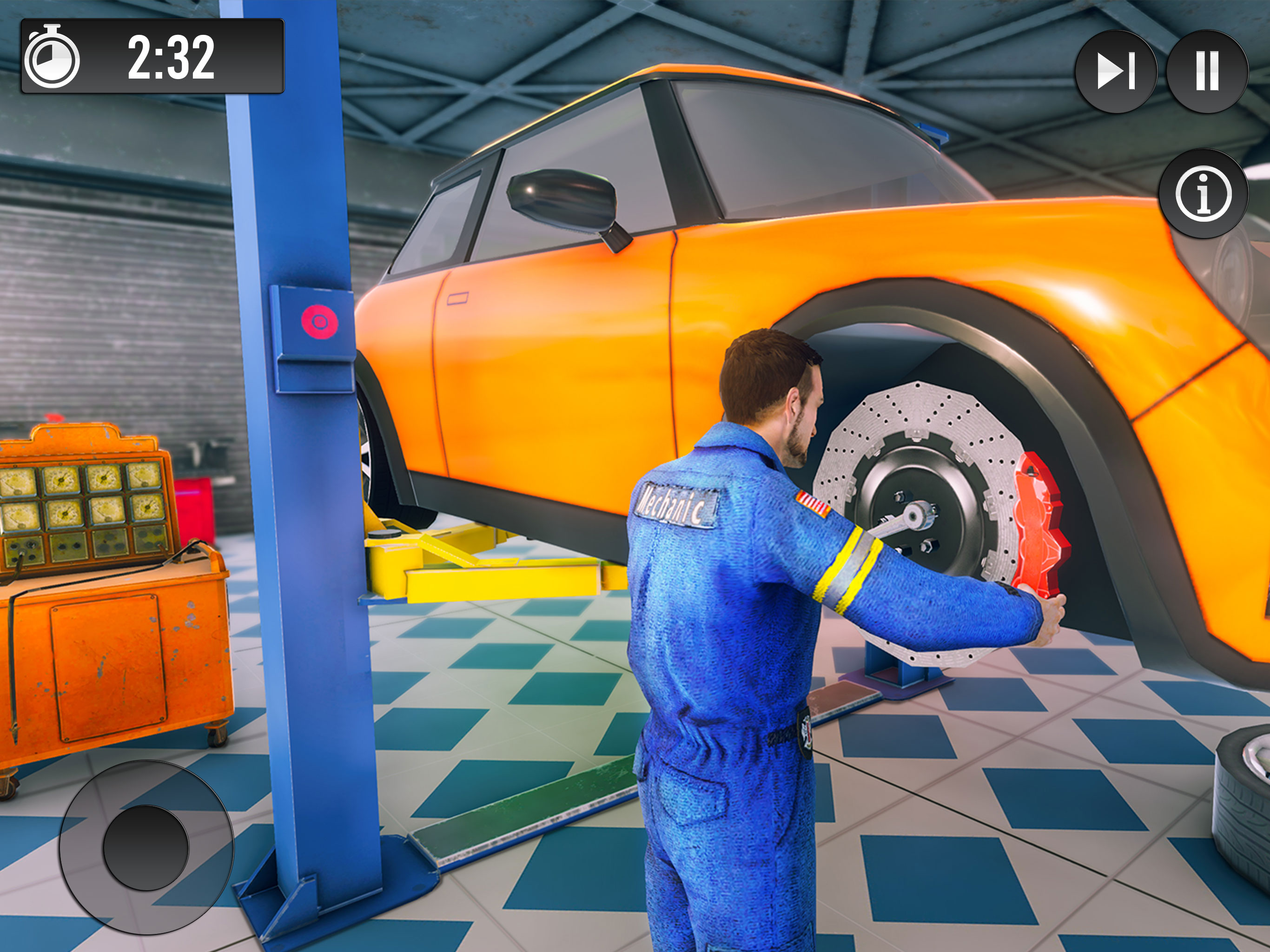Pause the game with the pause button
The image size is (1270, 952).
click(x=1207, y=71)
